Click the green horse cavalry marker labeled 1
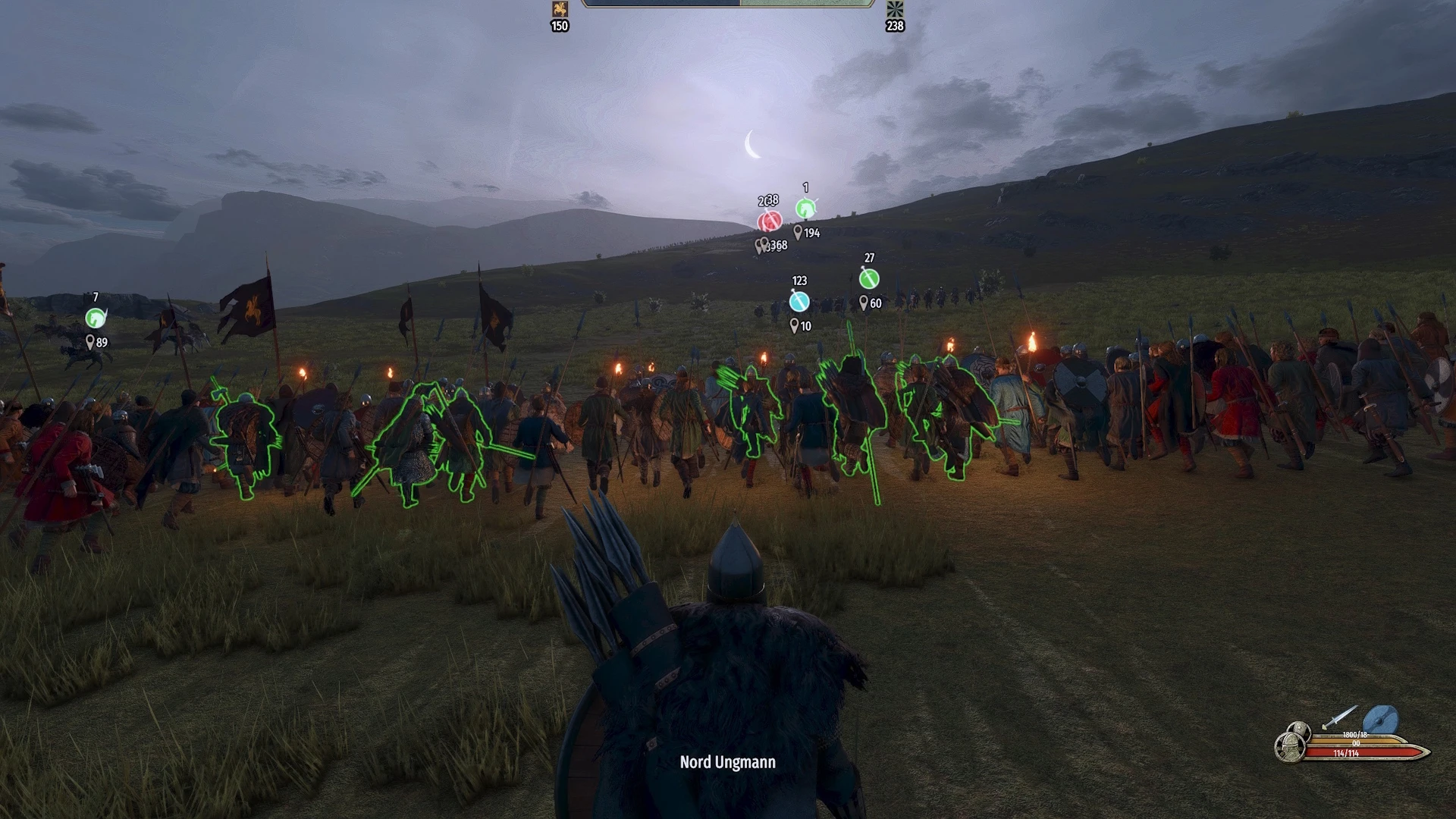Image resolution: width=1456 pixels, height=819 pixels. [805, 209]
